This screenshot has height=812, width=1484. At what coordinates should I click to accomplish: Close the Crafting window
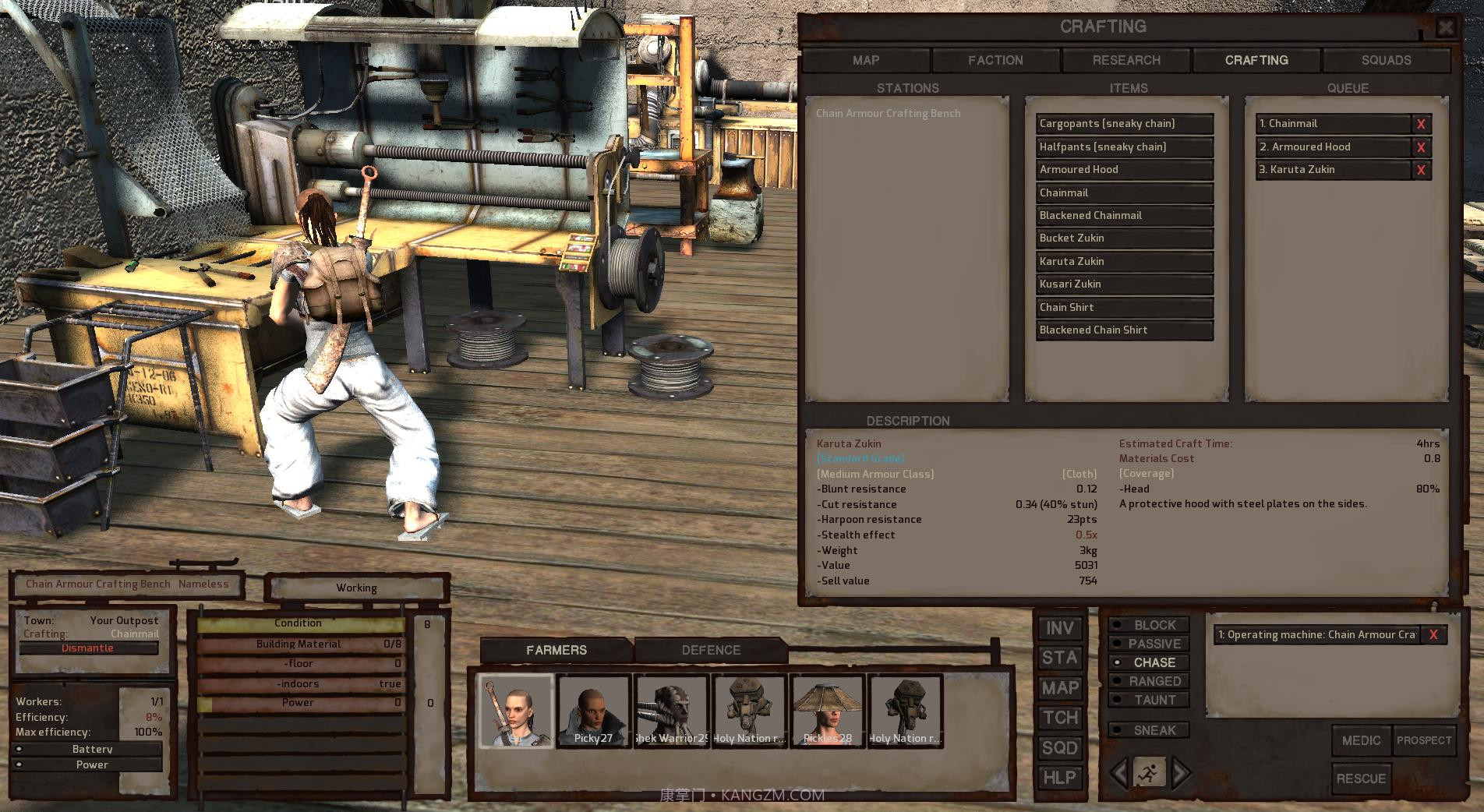(x=1445, y=28)
